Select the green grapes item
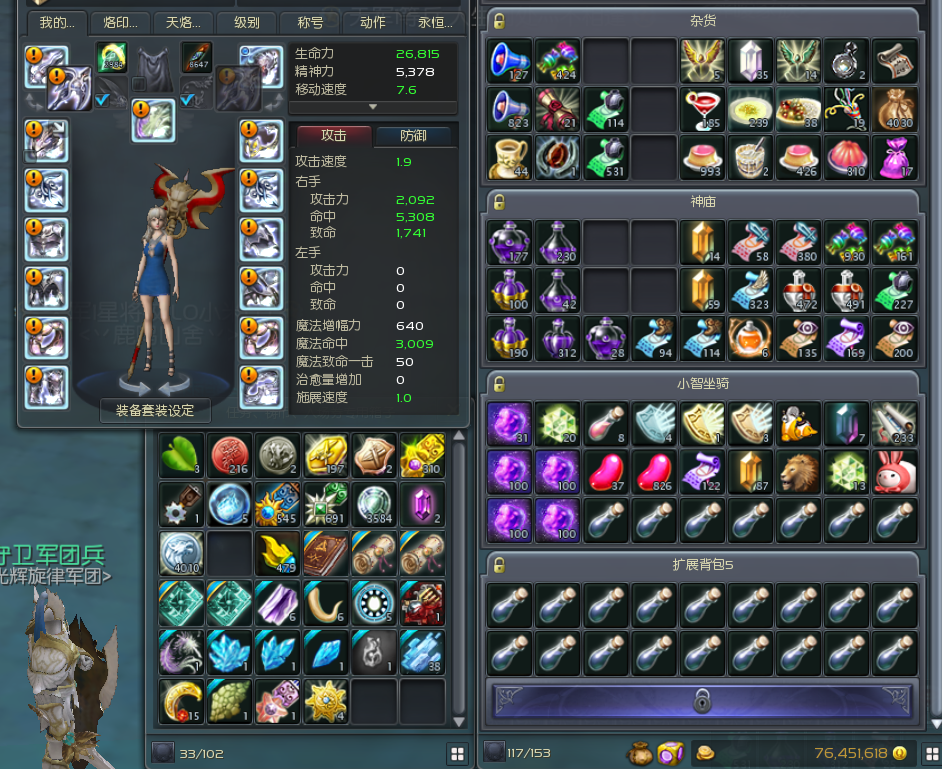 [229, 700]
